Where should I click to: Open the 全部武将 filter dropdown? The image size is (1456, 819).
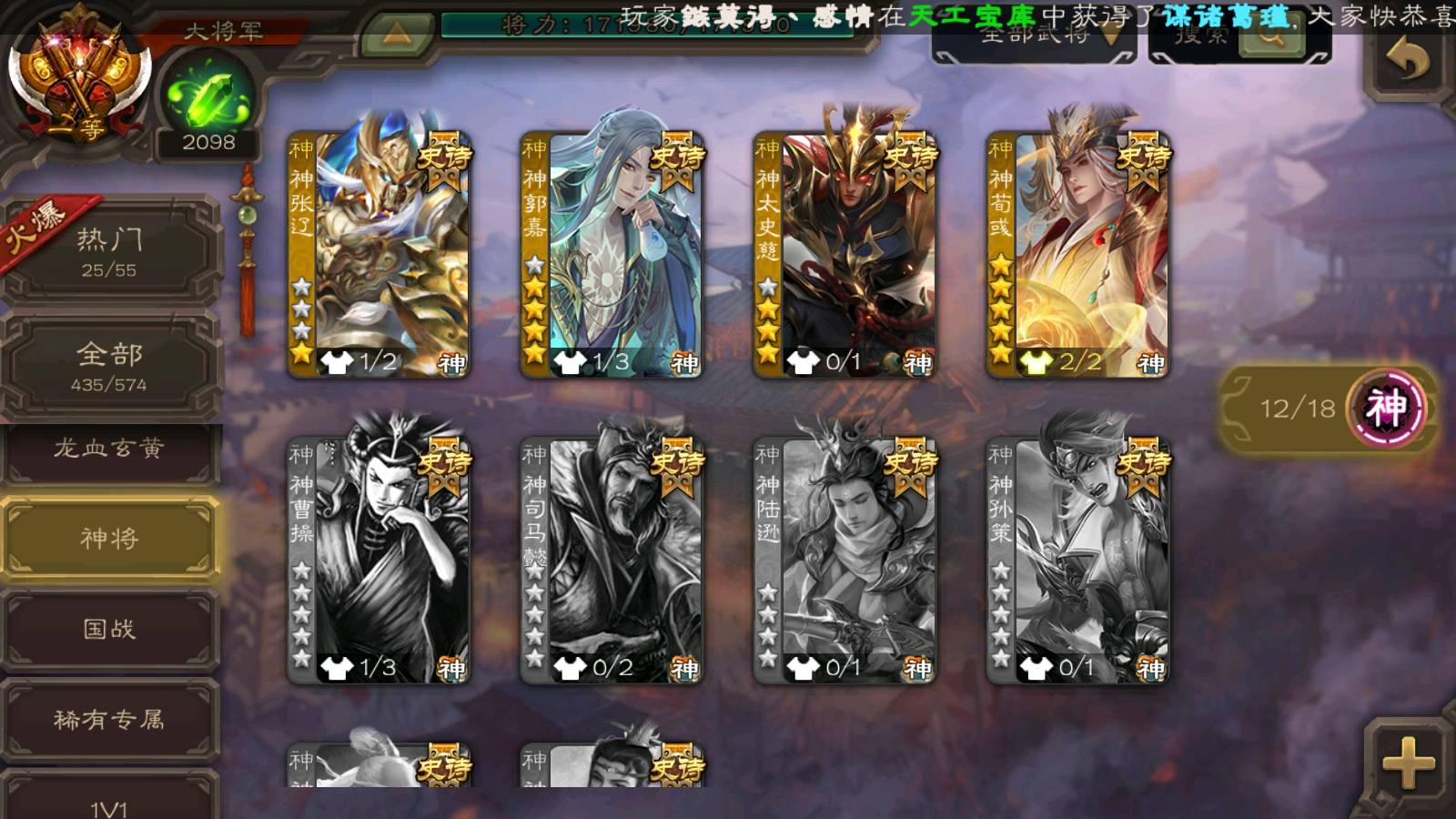[x=1036, y=36]
